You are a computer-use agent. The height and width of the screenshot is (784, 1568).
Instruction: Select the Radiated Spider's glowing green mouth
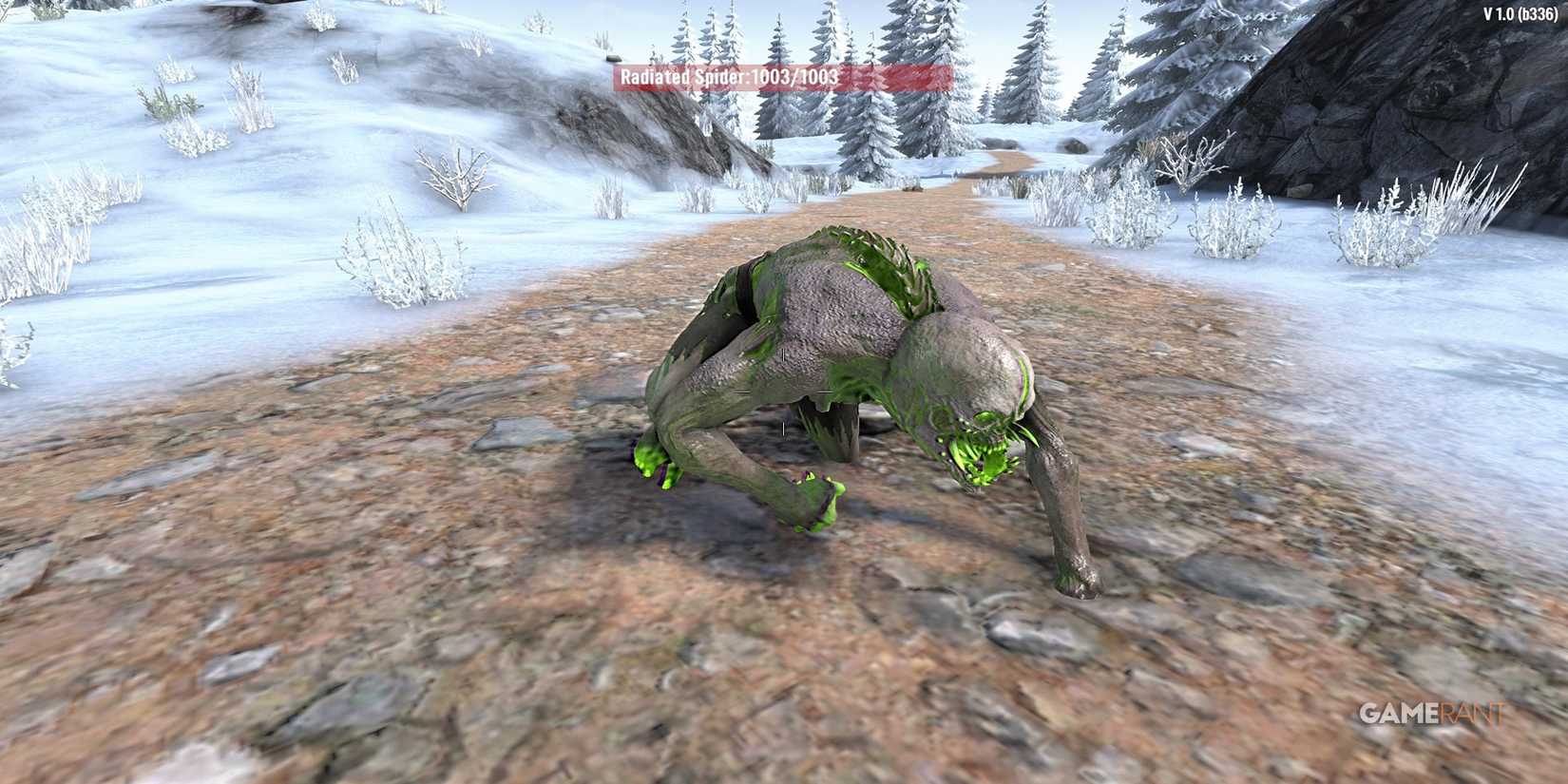(x=979, y=447)
